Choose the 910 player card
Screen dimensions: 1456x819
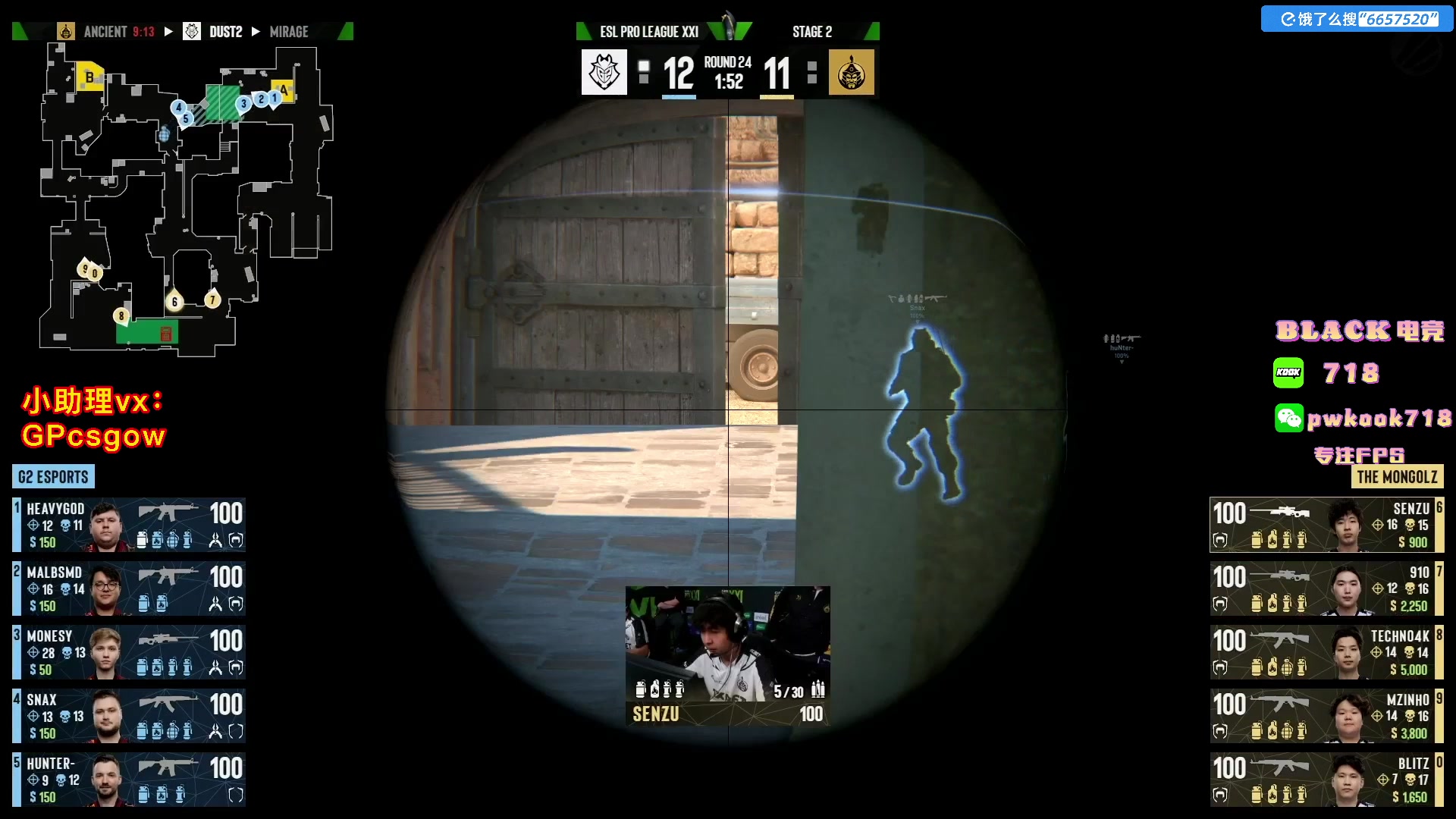1326,588
